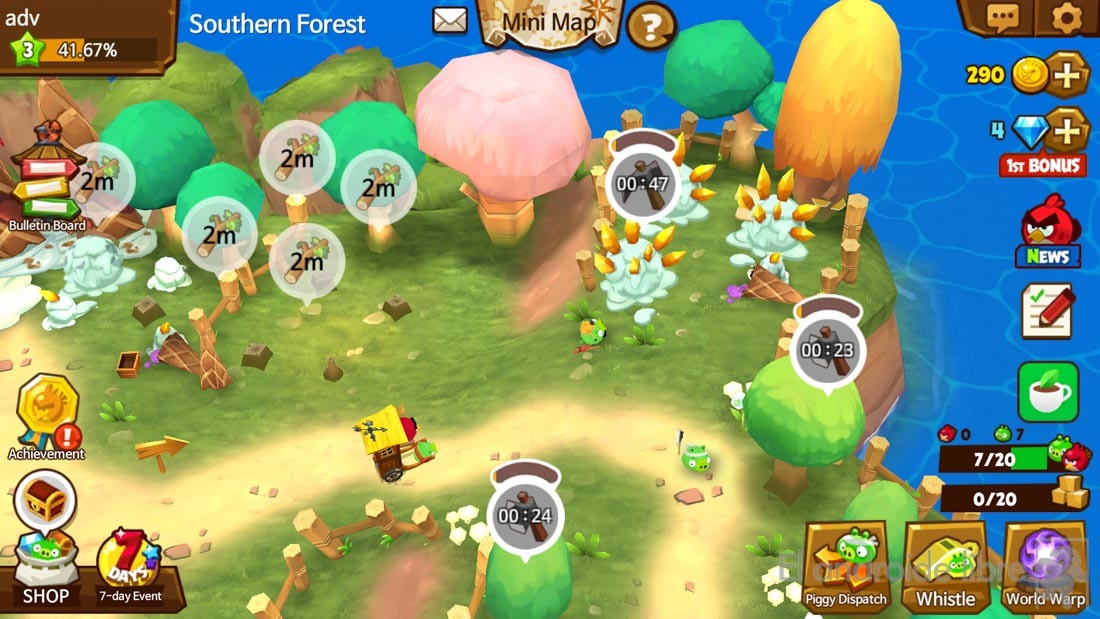Open World Warp
The height and width of the screenshot is (619, 1100).
point(1045,566)
